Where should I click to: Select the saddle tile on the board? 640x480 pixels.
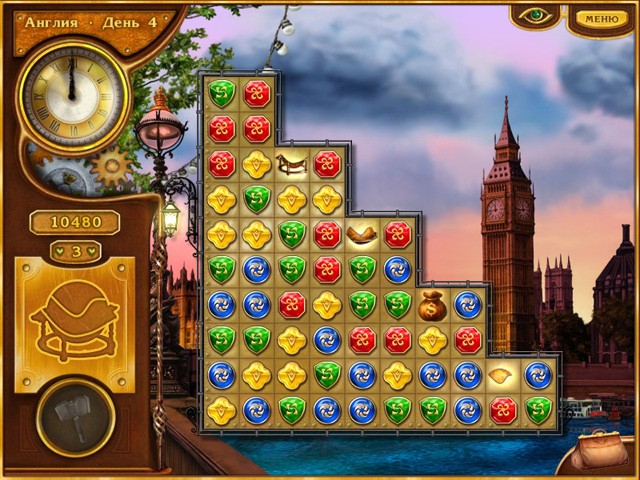point(292,163)
